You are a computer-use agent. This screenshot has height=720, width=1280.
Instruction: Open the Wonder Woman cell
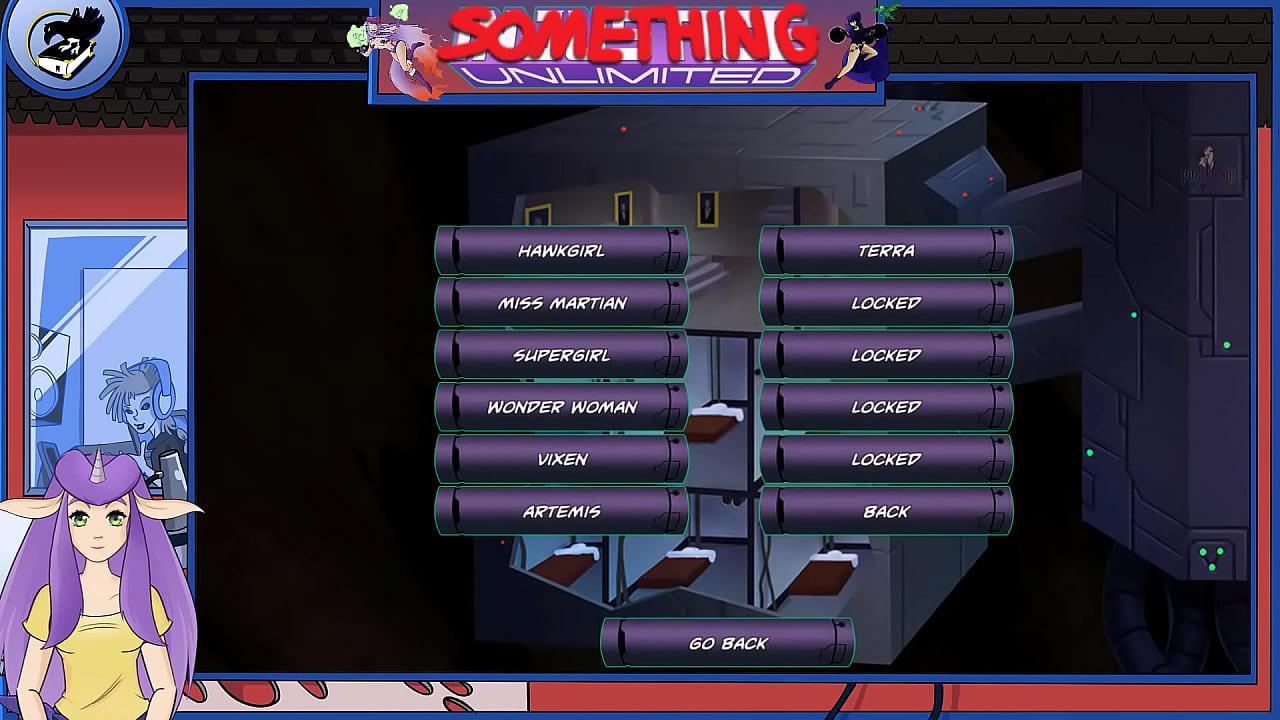562,407
